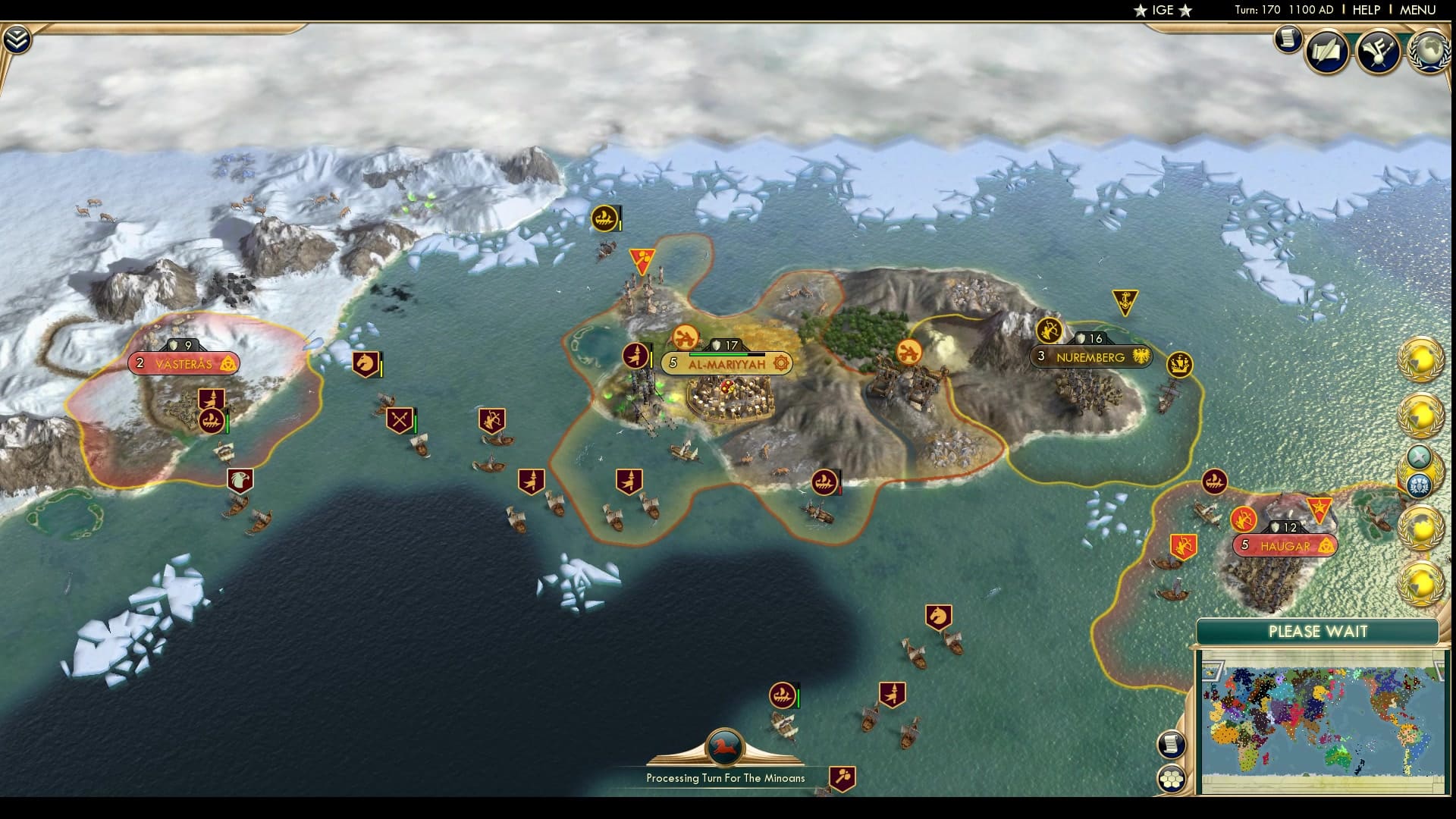Open the Diplomacy globe icon top-right
Image resolution: width=1456 pixels, height=819 pixels.
(x=1430, y=55)
